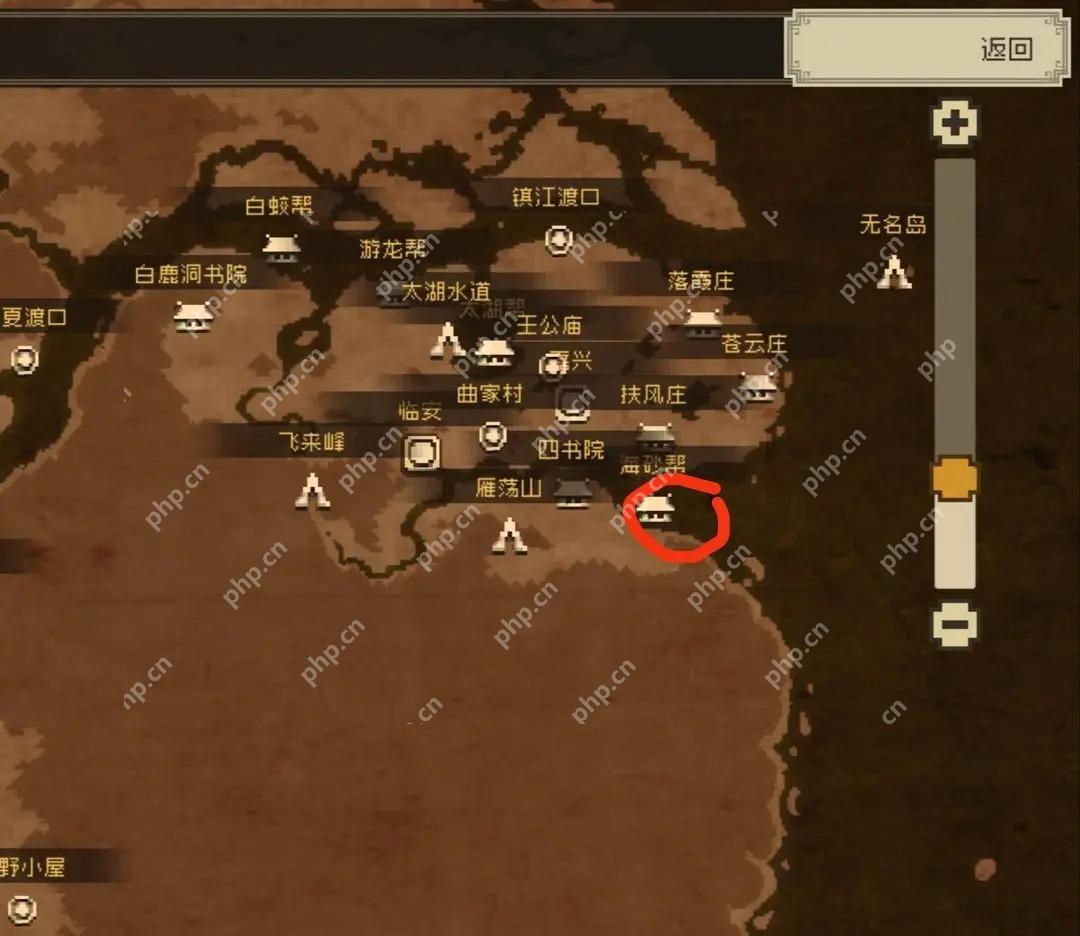
Task: Click the 夏渡口 ferry marker
Action: point(24,359)
